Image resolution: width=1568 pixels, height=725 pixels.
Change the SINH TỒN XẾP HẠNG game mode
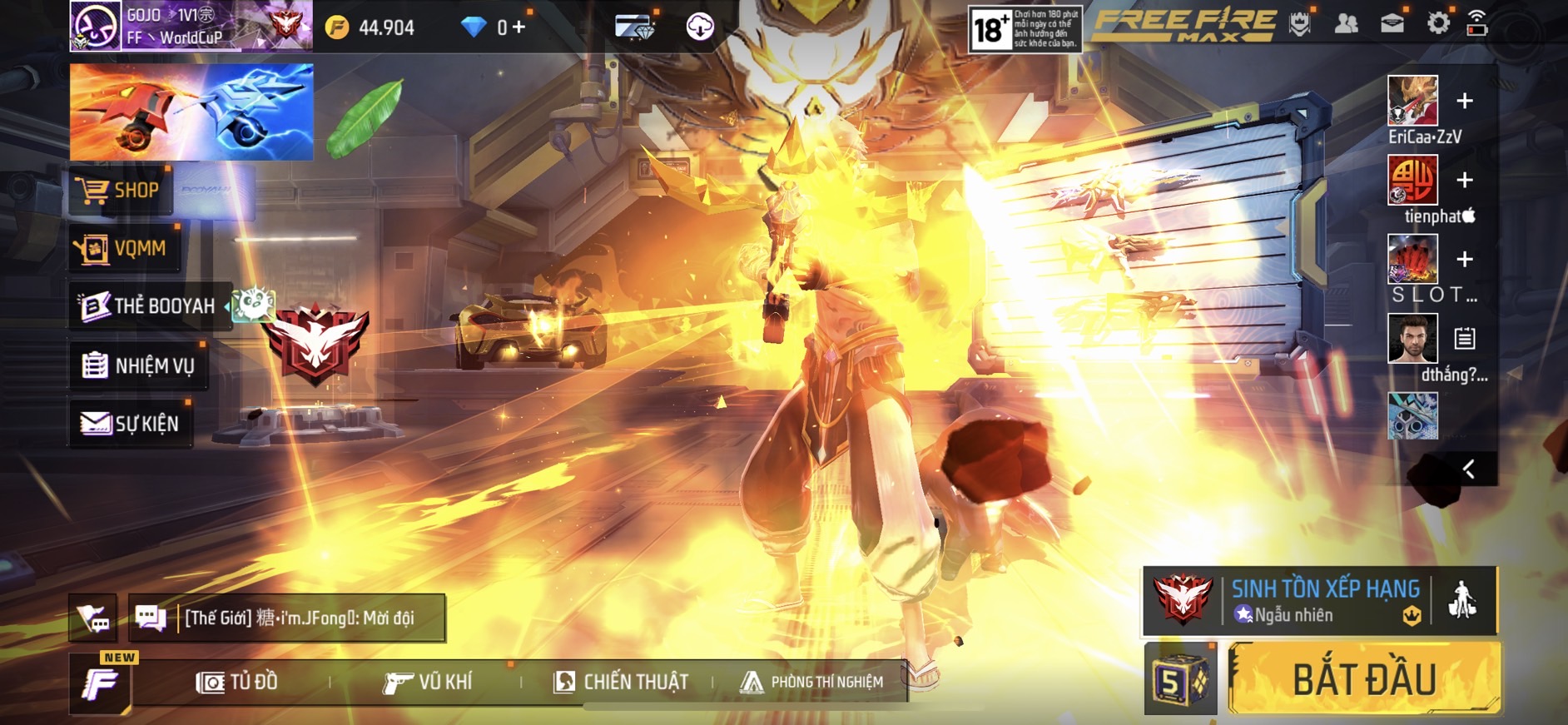pos(1324,600)
